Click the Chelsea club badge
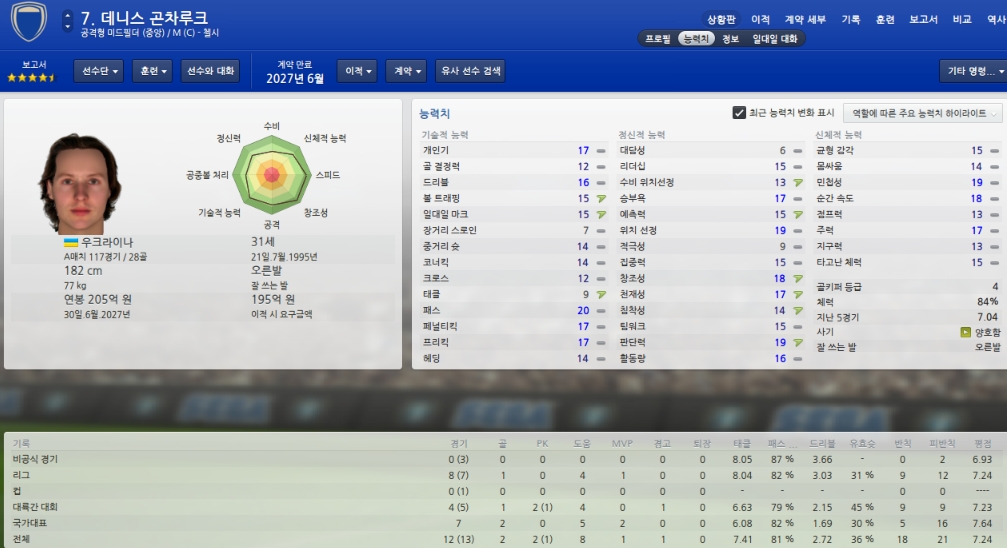This screenshot has height=548, width=1007. [27, 24]
